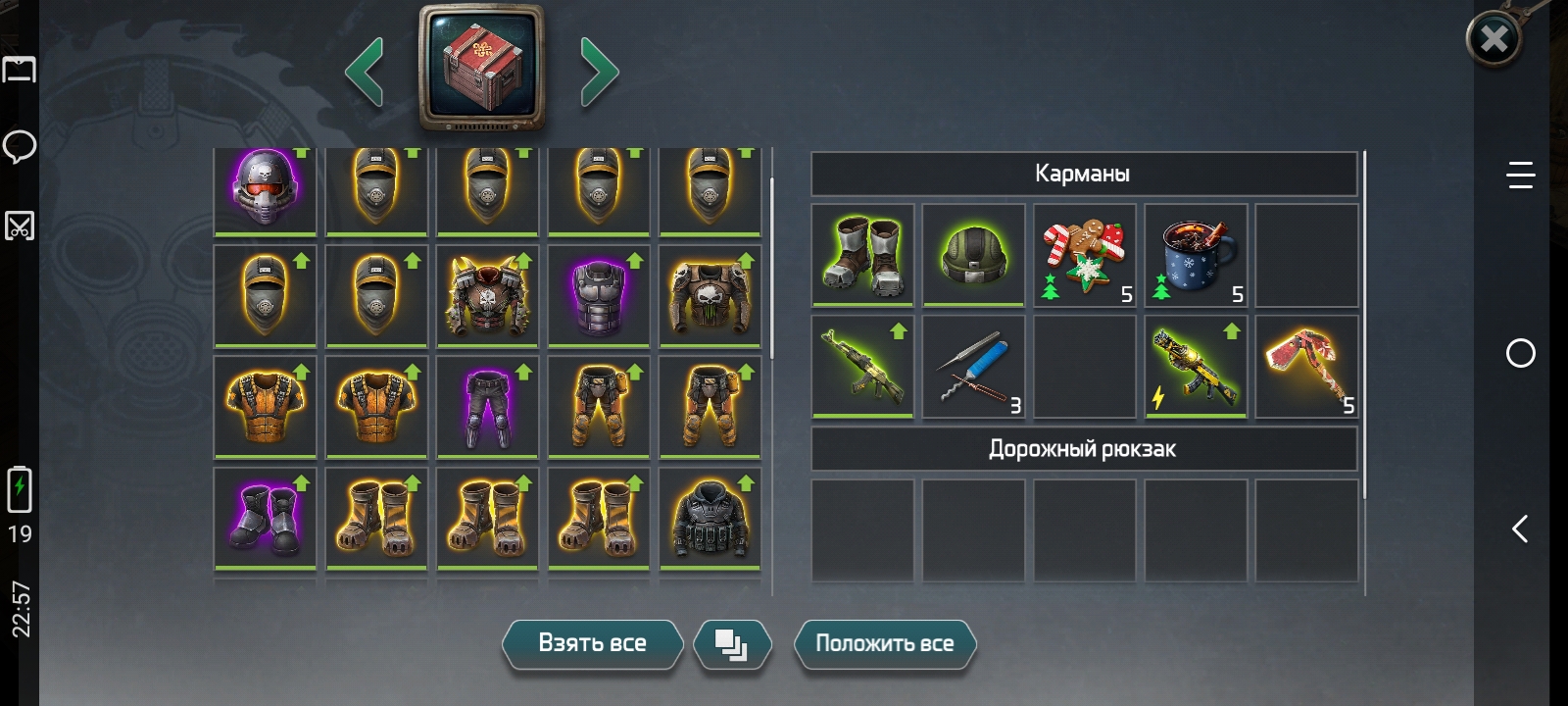Switch to the next chest arrow

pos(599,71)
